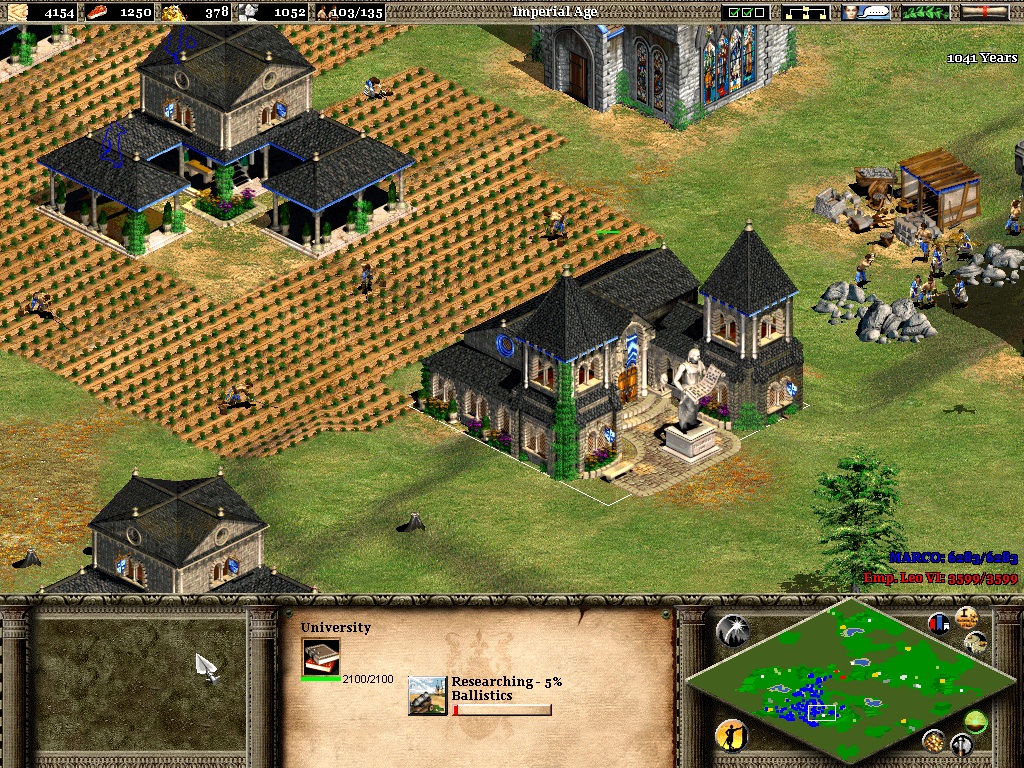Screen dimensions: 1024x768
Task: Activate the flare signal button
Action: pyautogui.click(x=731, y=629)
